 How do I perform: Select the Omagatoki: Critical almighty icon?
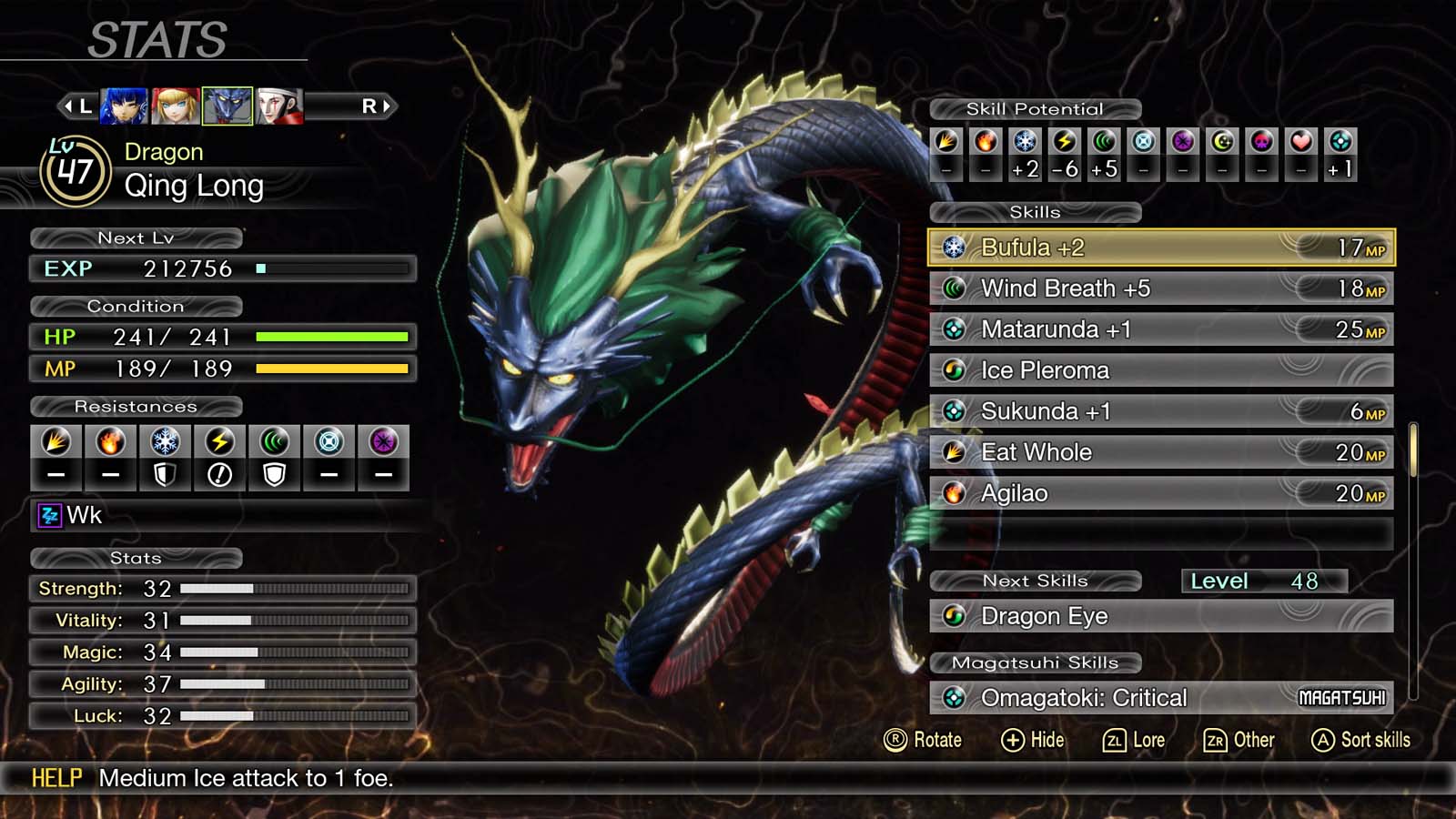(x=954, y=697)
